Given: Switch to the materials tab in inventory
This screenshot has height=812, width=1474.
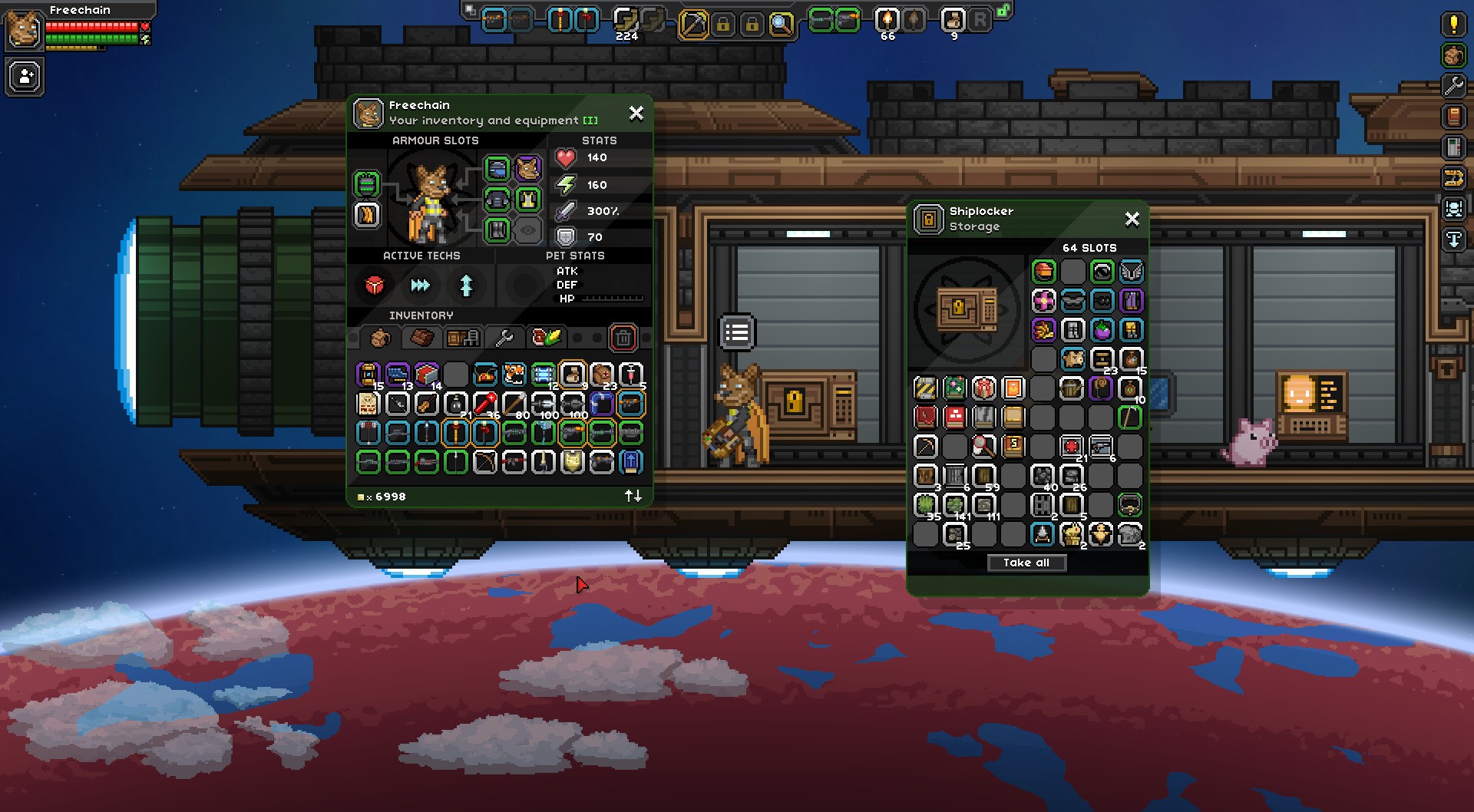Looking at the screenshot, I should (x=422, y=337).
